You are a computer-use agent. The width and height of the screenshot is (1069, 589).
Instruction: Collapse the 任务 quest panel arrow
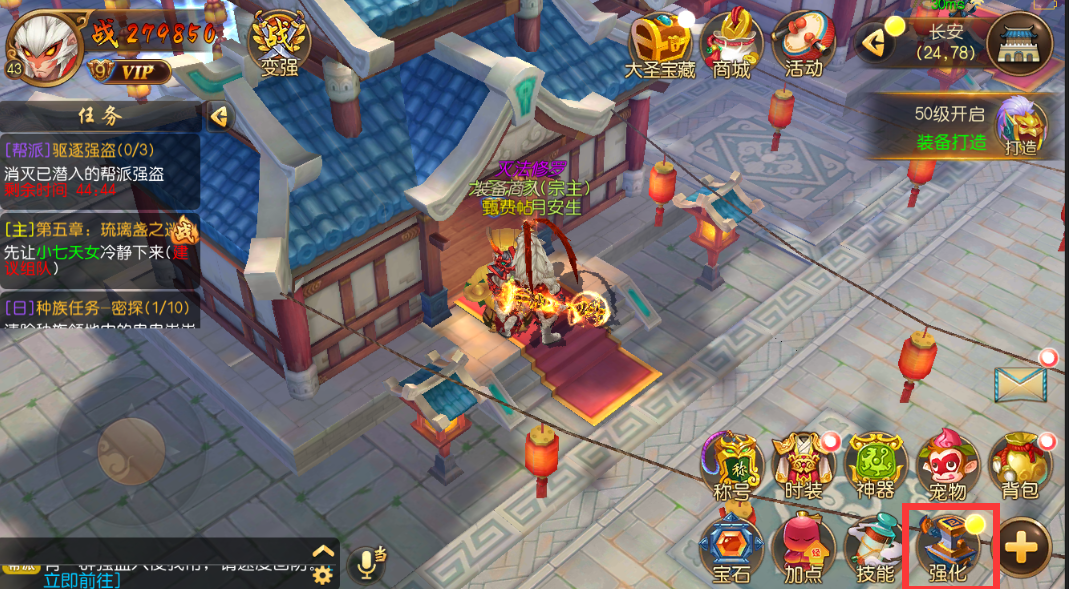coord(219,117)
